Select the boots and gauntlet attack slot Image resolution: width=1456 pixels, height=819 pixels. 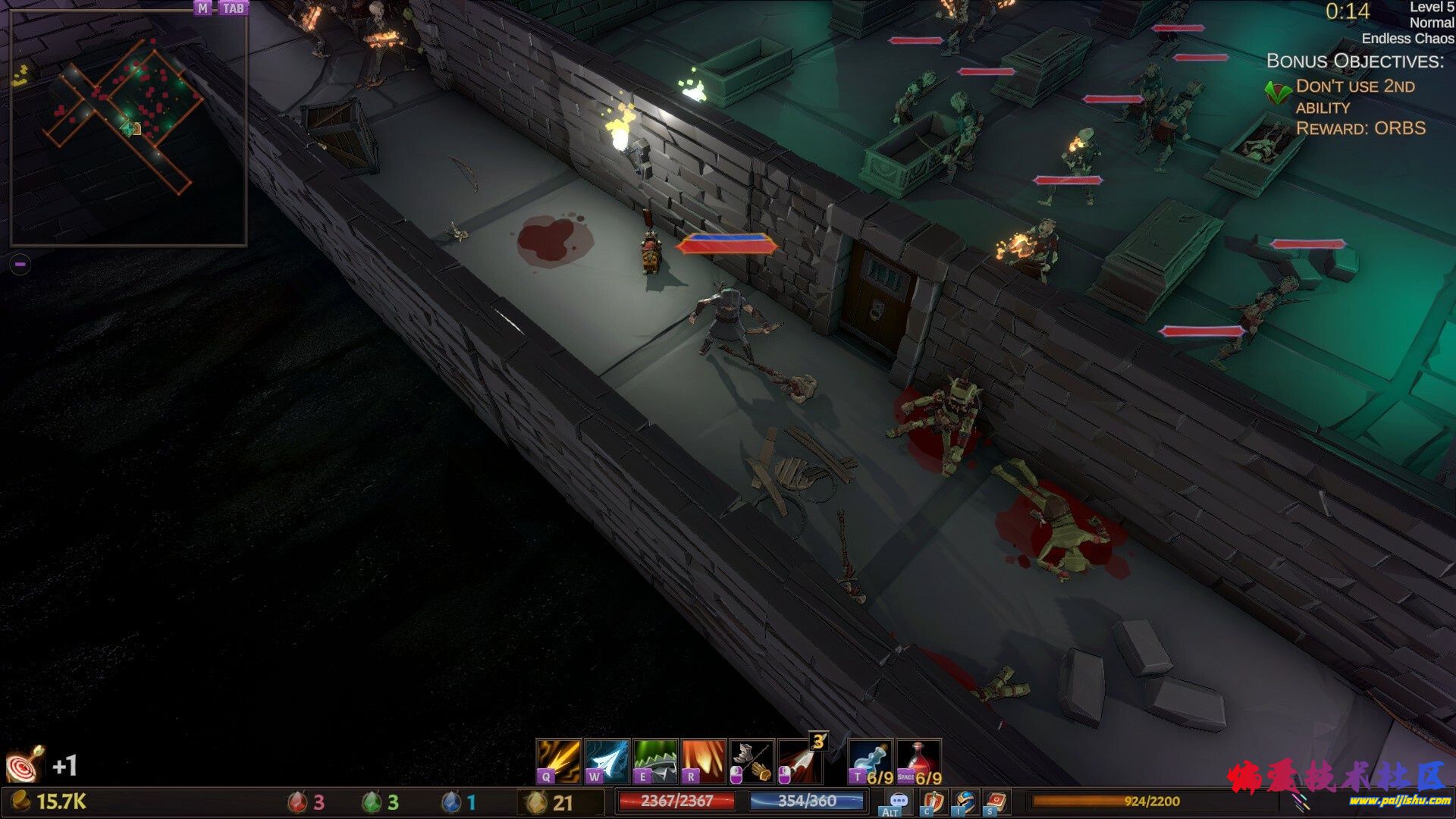(752, 761)
